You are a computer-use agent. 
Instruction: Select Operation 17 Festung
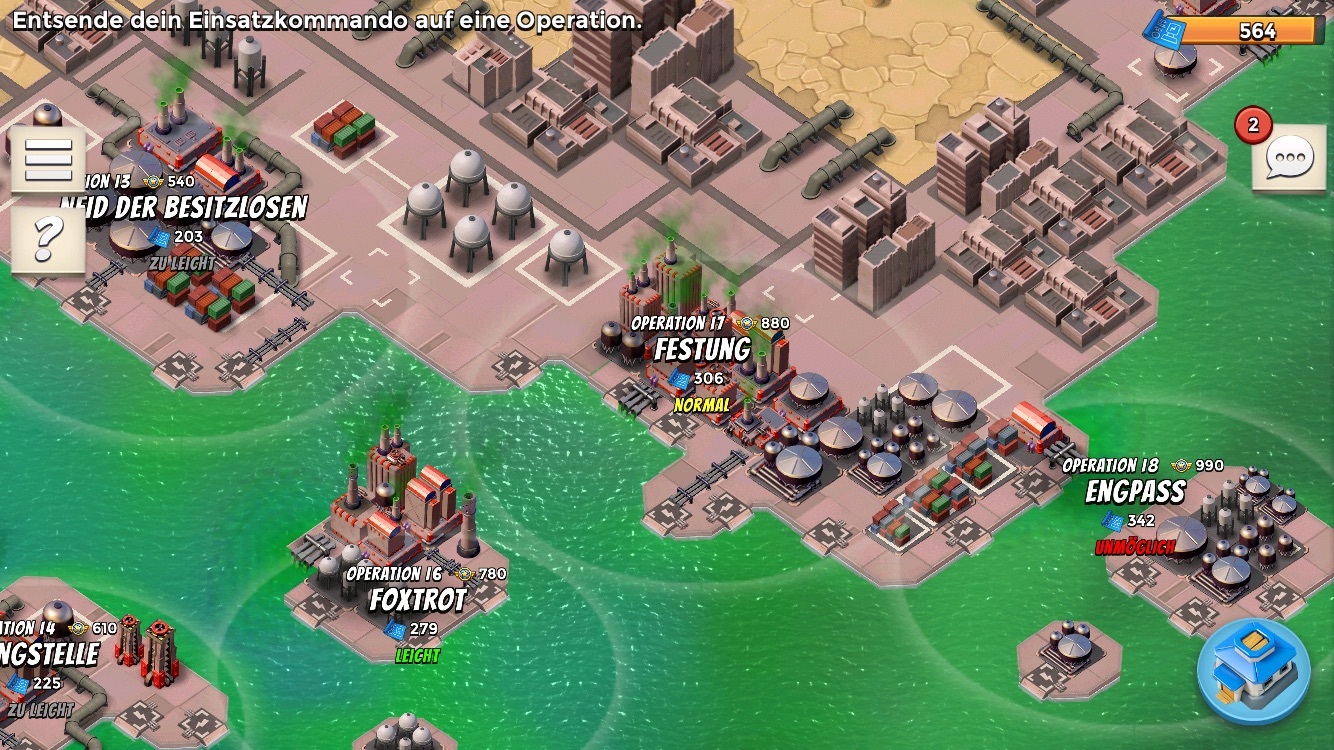pos(702,350)
